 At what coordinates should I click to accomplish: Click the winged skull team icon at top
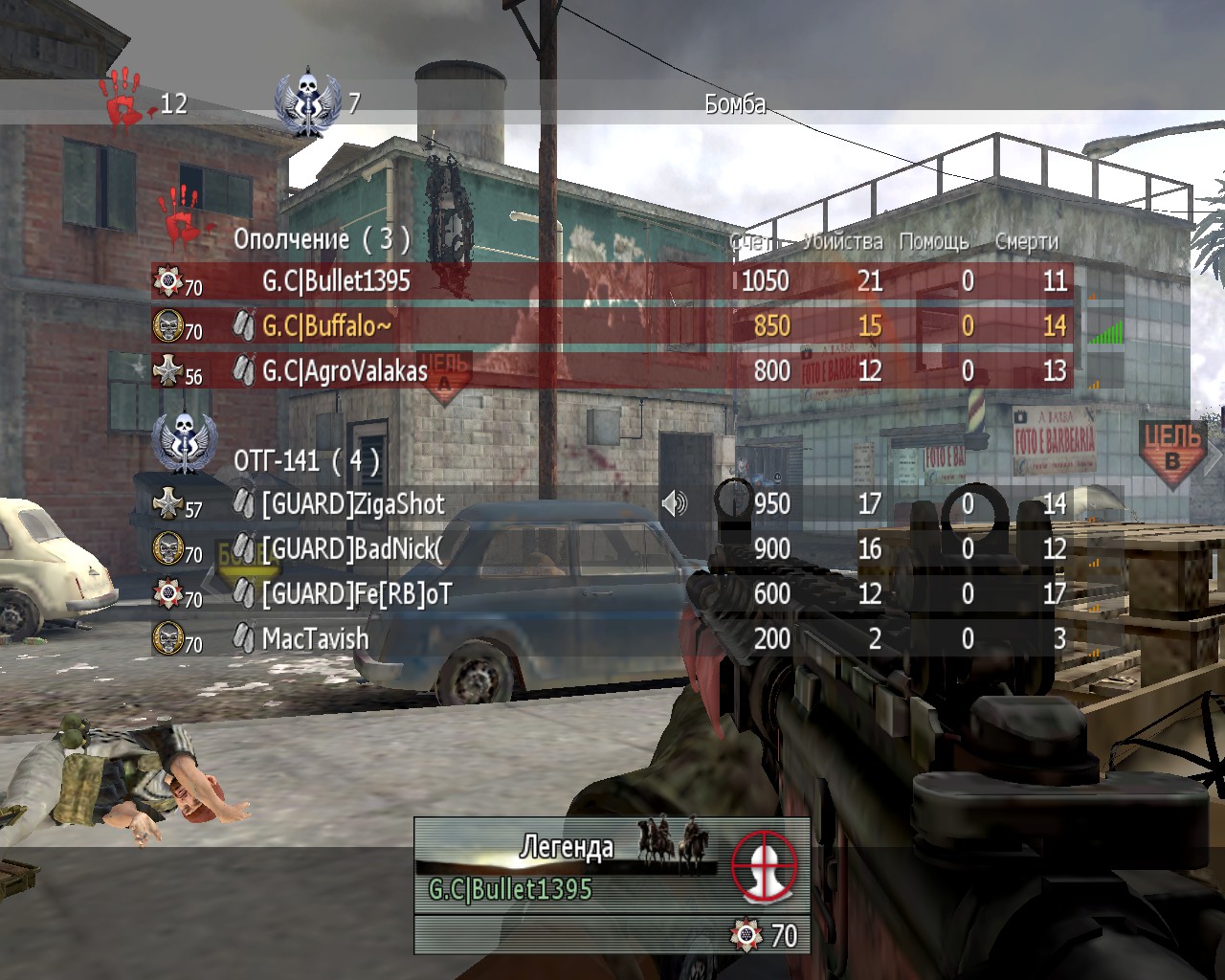307,101
